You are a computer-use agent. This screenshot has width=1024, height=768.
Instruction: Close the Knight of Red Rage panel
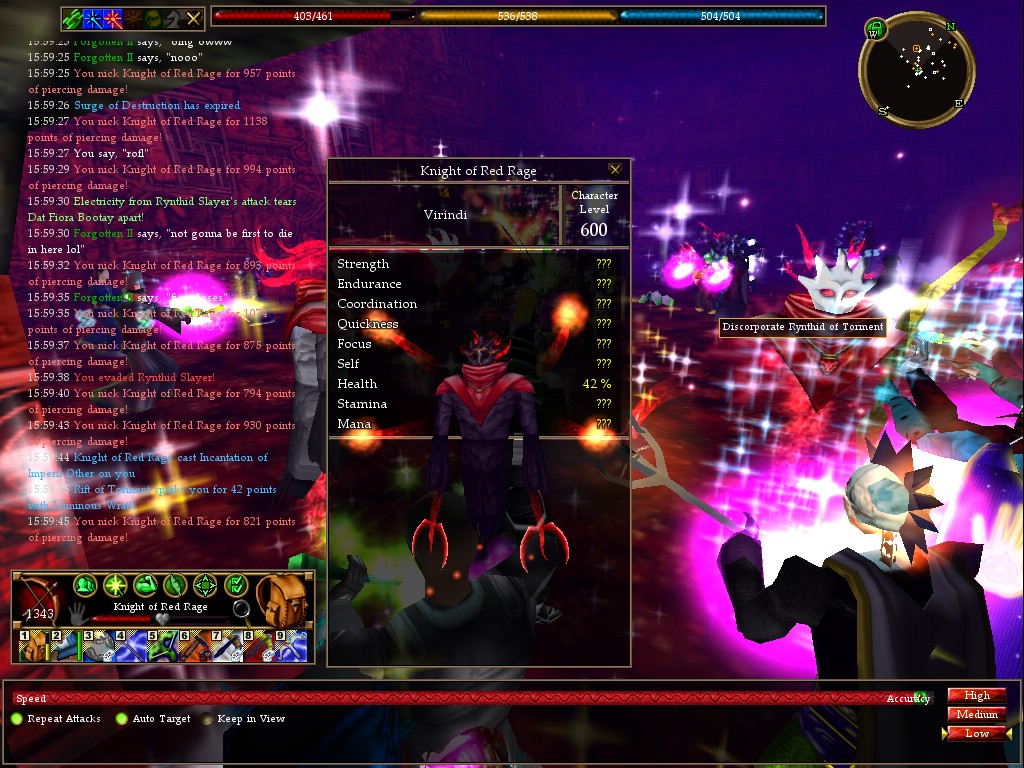pos(615,170)
